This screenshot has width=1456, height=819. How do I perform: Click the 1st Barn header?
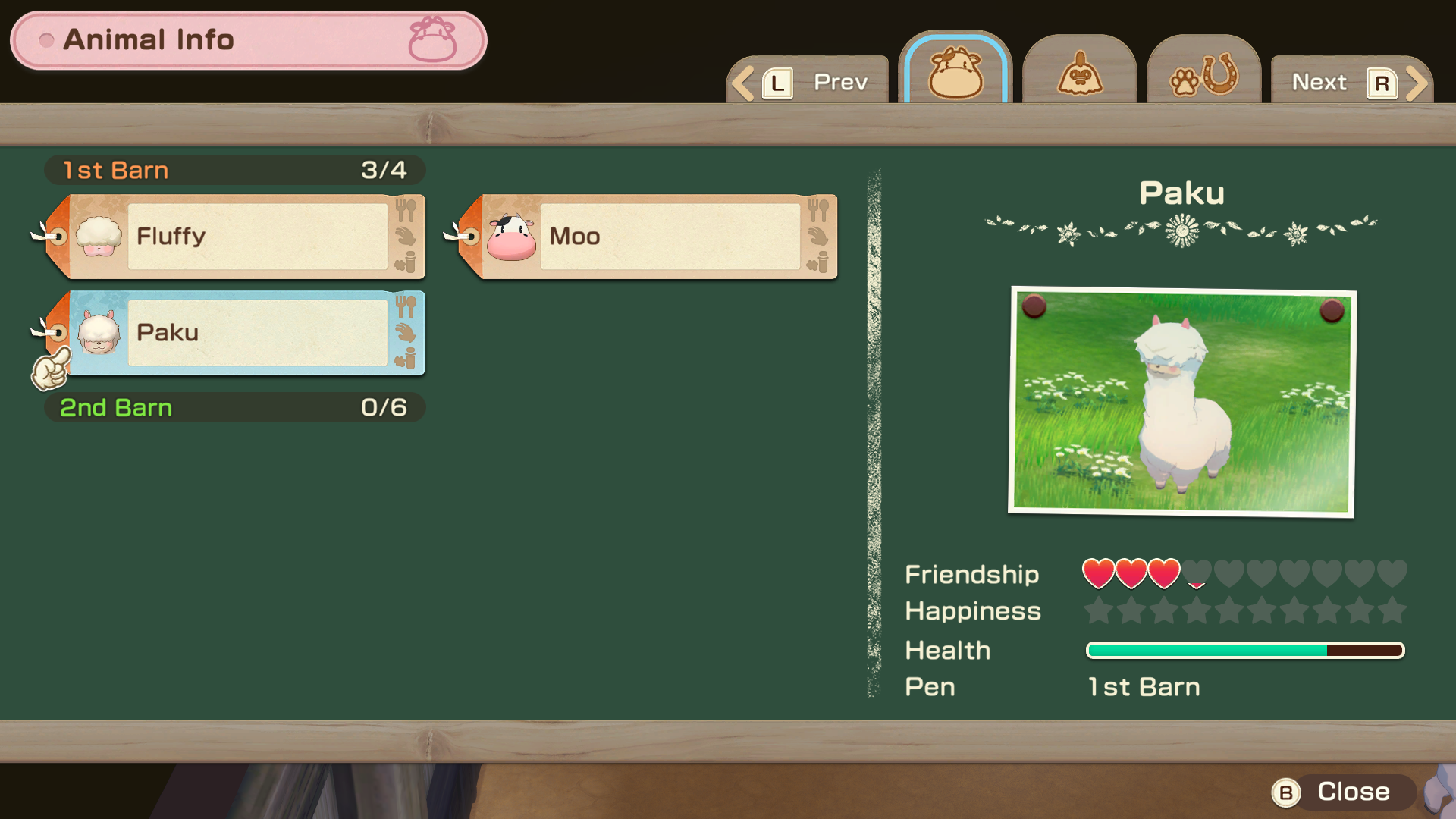234,170
